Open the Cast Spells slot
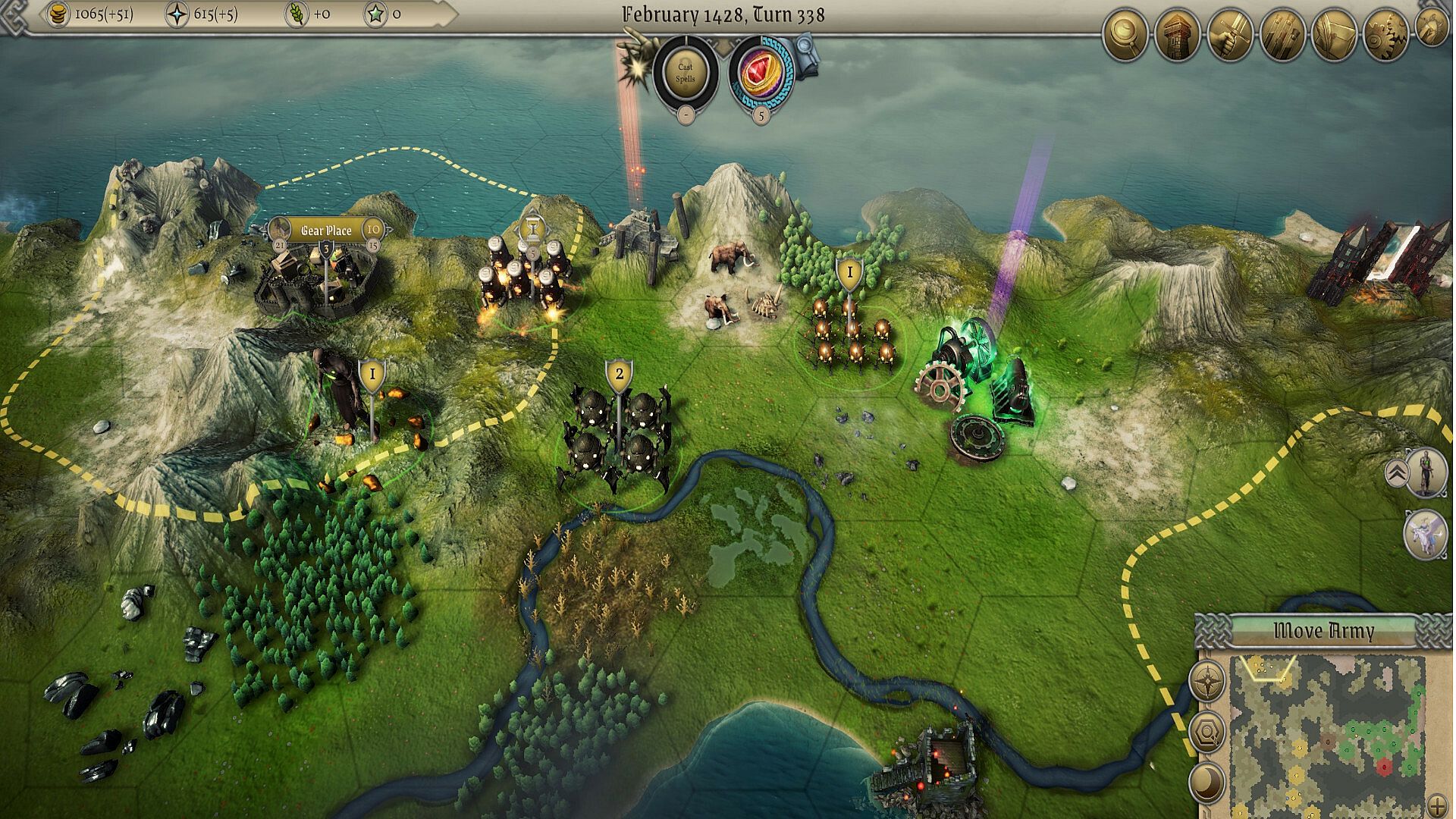1456x819 pixels. 685,73
